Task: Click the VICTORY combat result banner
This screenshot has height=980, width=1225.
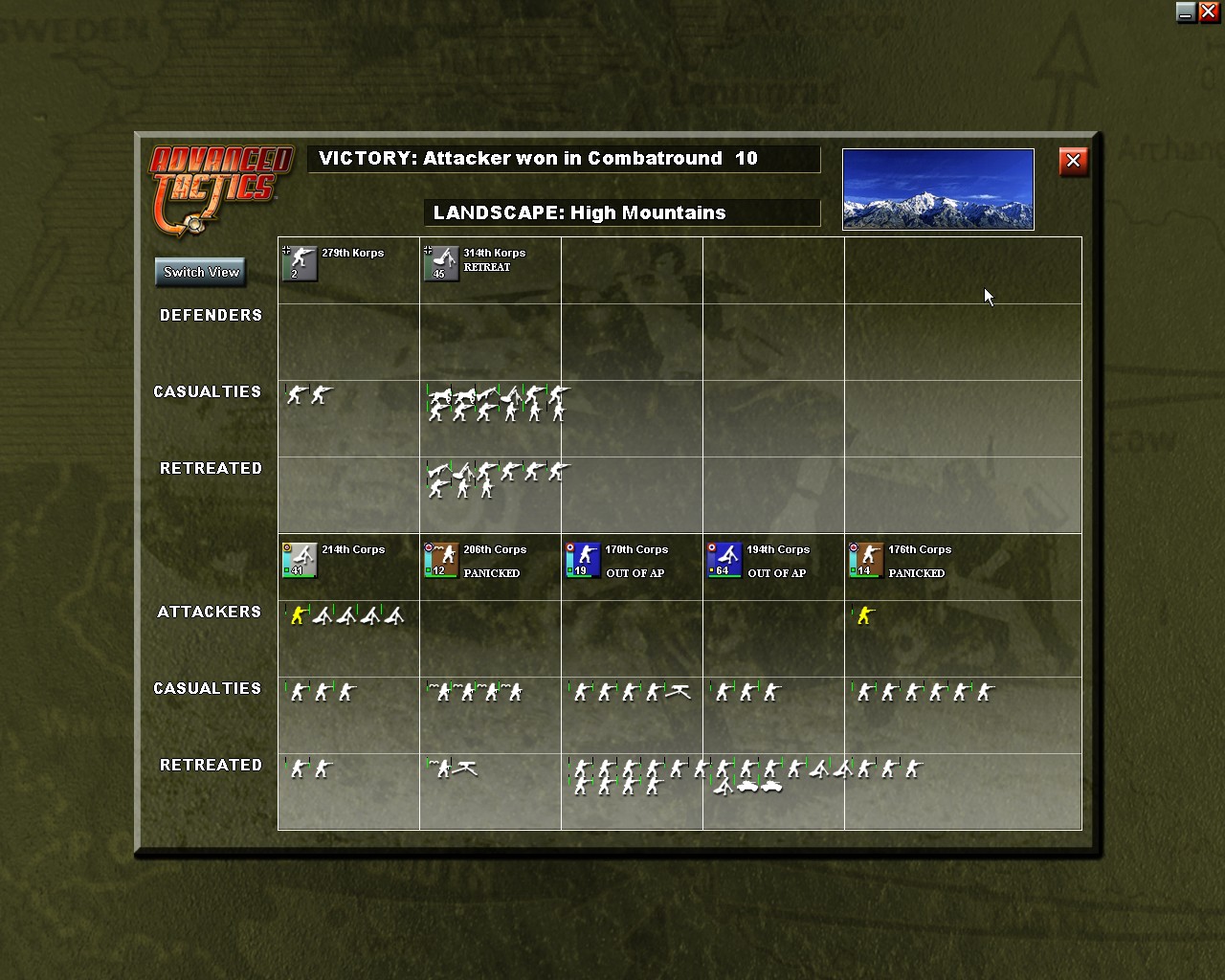Action: coord(564,159)
